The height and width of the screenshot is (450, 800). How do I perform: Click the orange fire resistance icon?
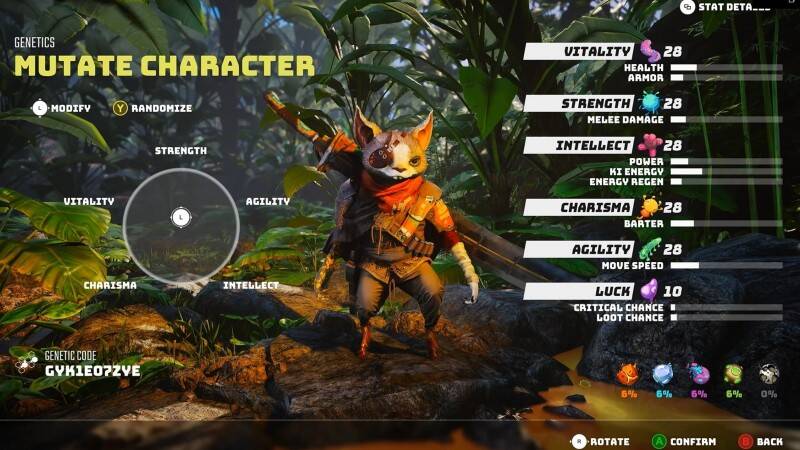pos(629,375)
